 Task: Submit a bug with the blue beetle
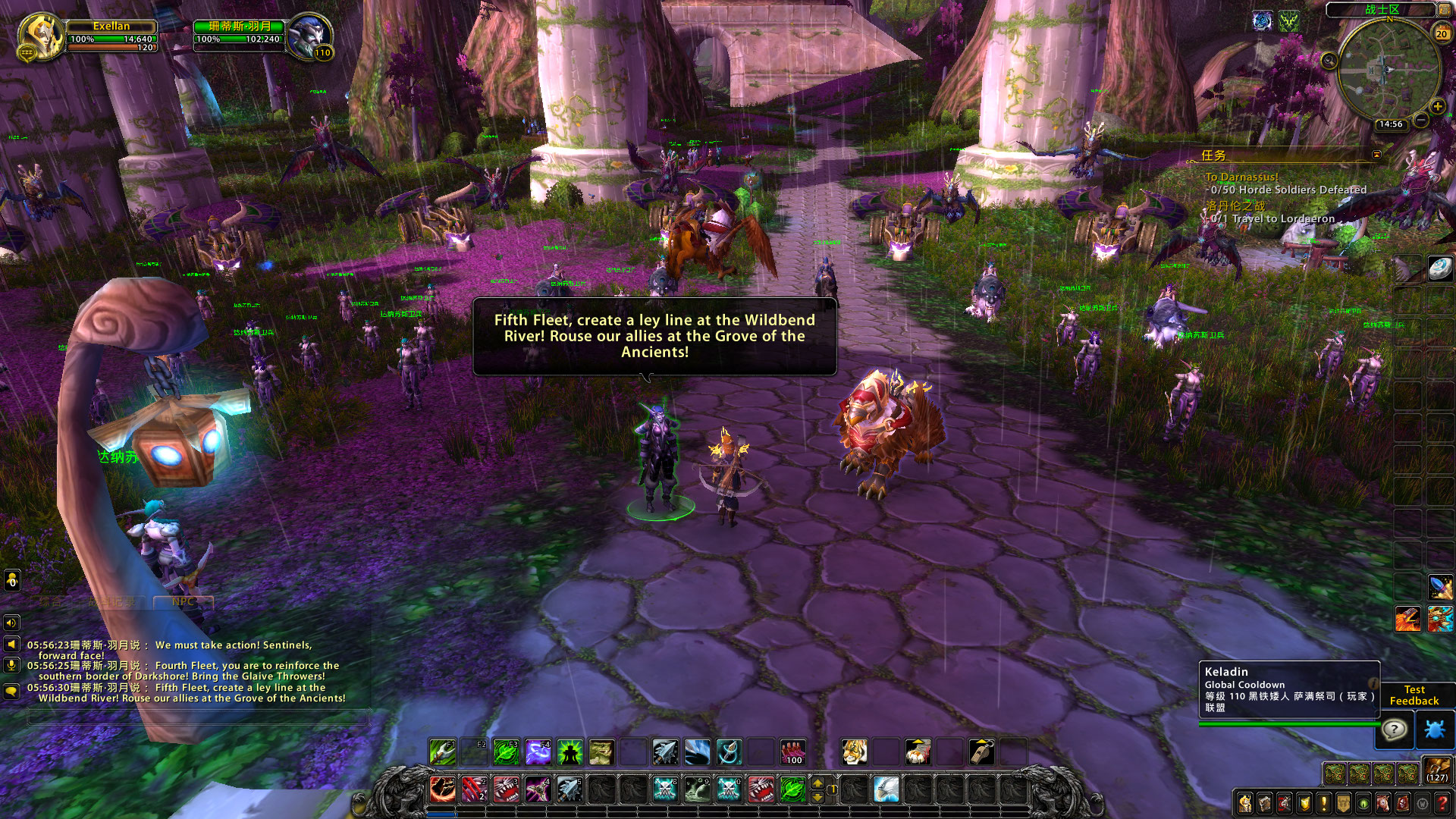1436,730
